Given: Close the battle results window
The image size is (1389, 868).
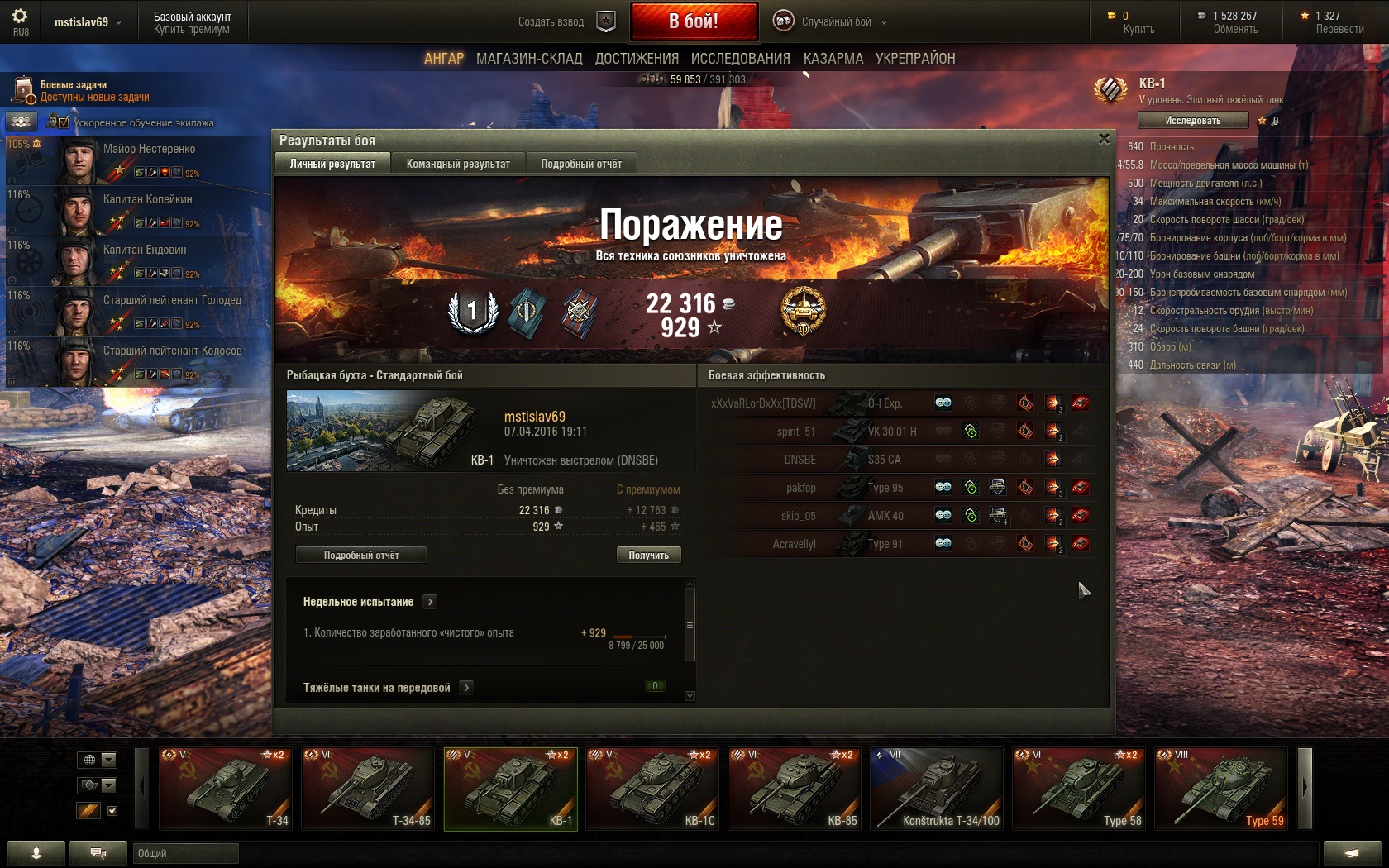Looking at the screenshot, I should 1104,139.
